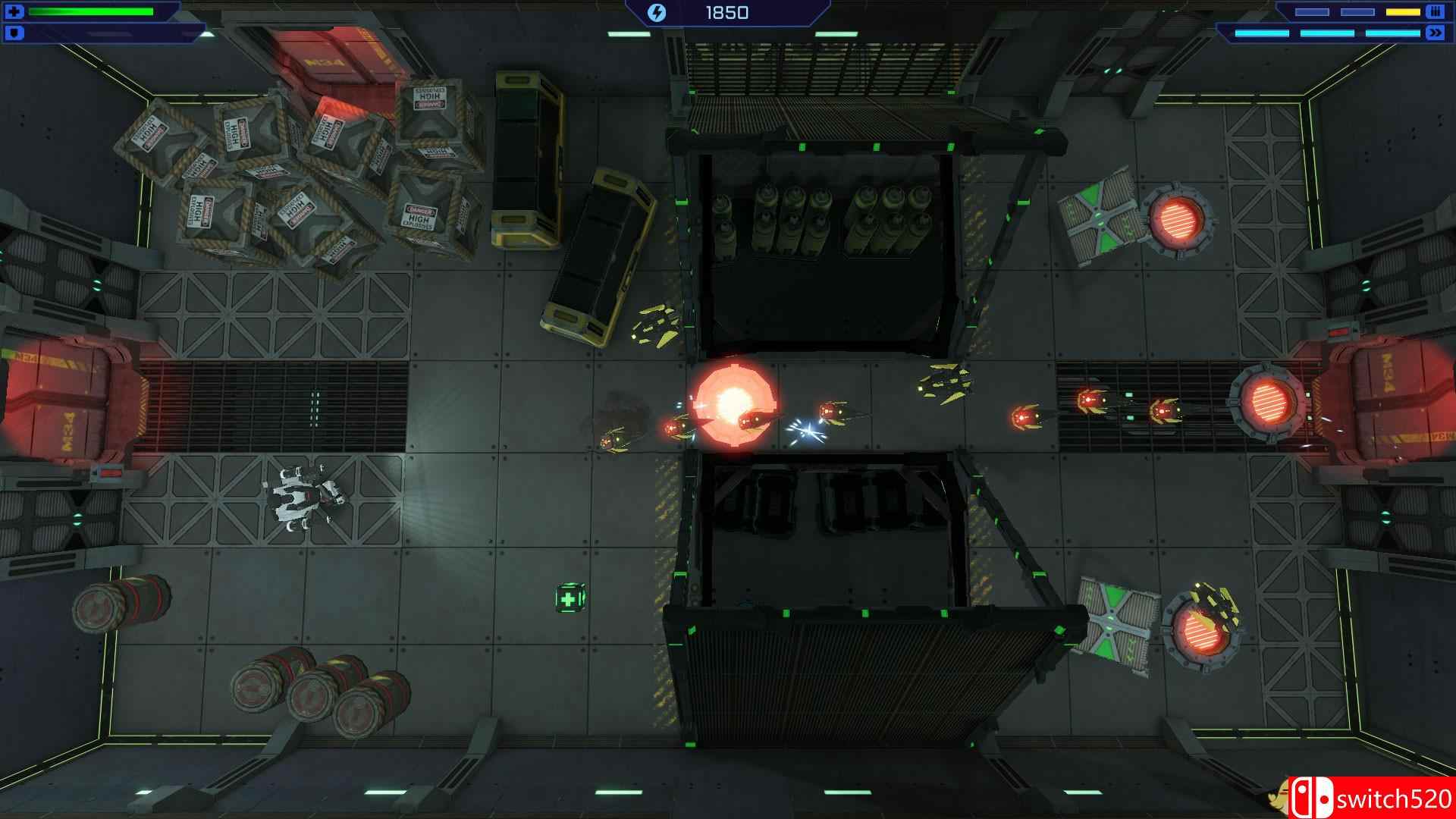Screen dimensions: 1456x819
Task: Click the leftmost dim slot in the weapon HUD
Action: (x=1312, y=11)
